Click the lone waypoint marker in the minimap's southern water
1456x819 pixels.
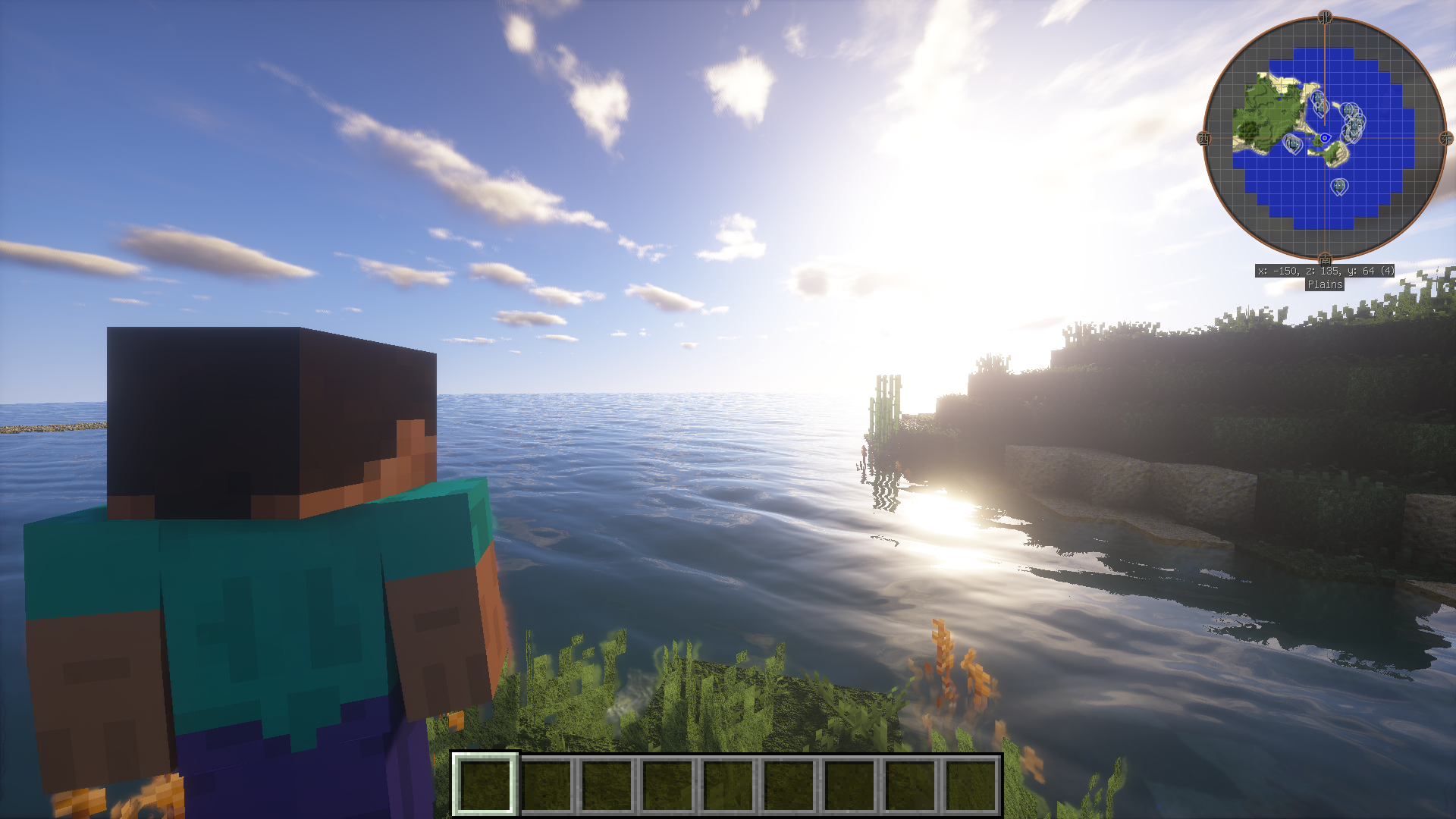pyautogui.click(x=1339, y=186)
